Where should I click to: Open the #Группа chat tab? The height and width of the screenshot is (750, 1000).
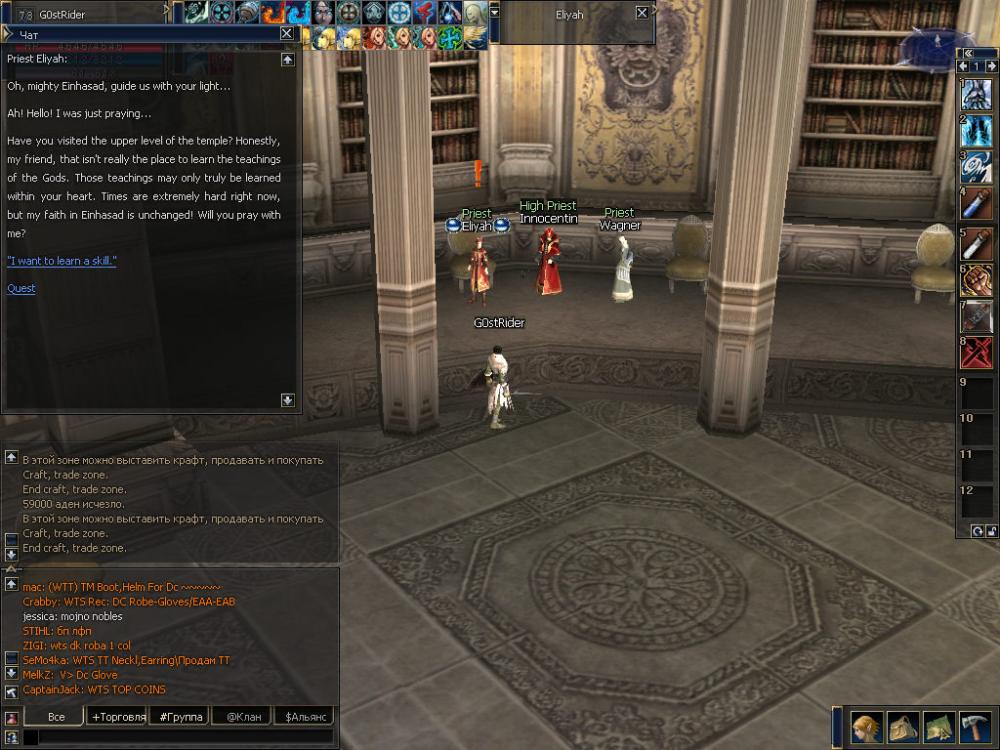point(181,716)
